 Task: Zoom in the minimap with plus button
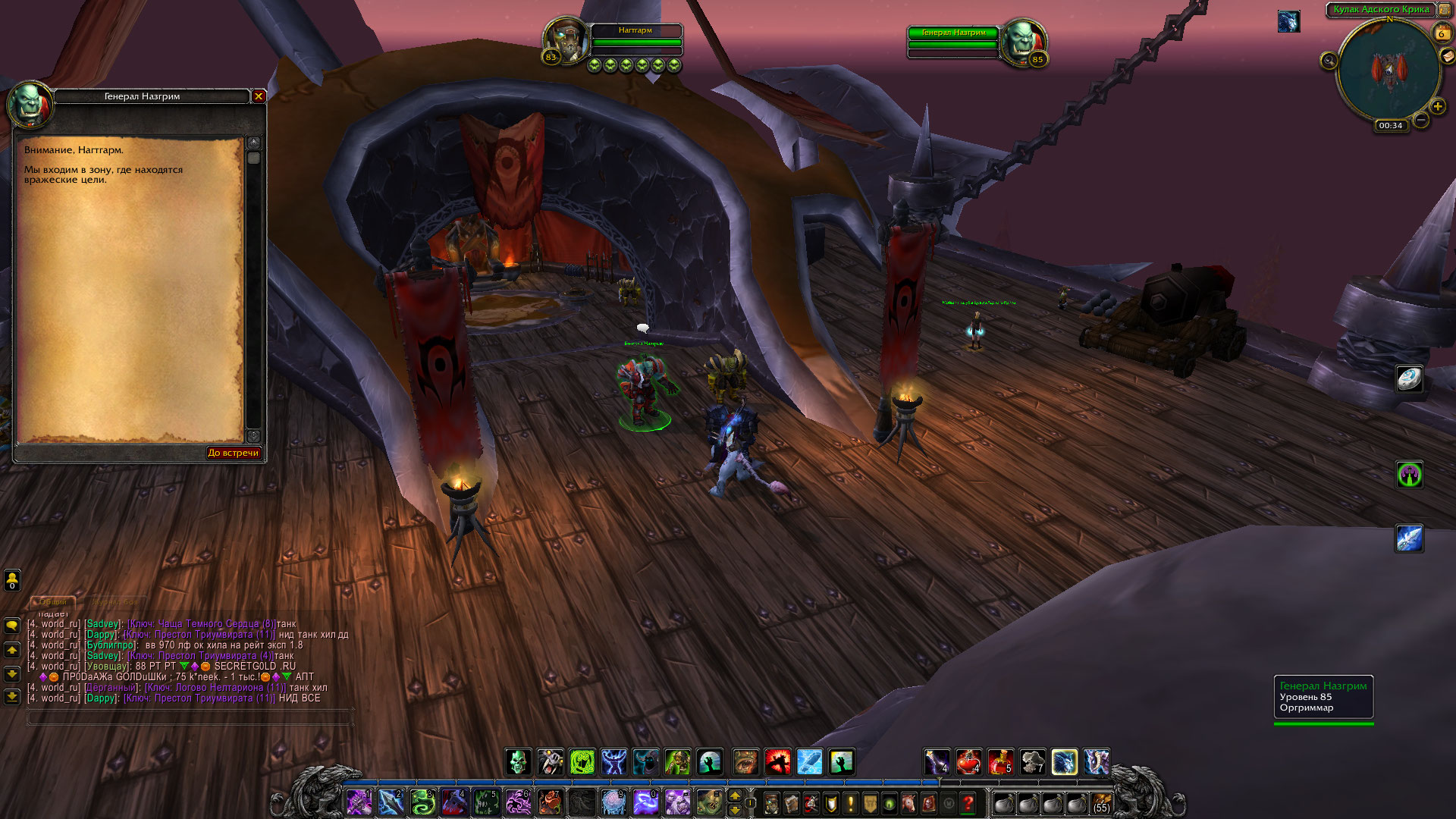pyautogui.click(x=1438, y=107)
